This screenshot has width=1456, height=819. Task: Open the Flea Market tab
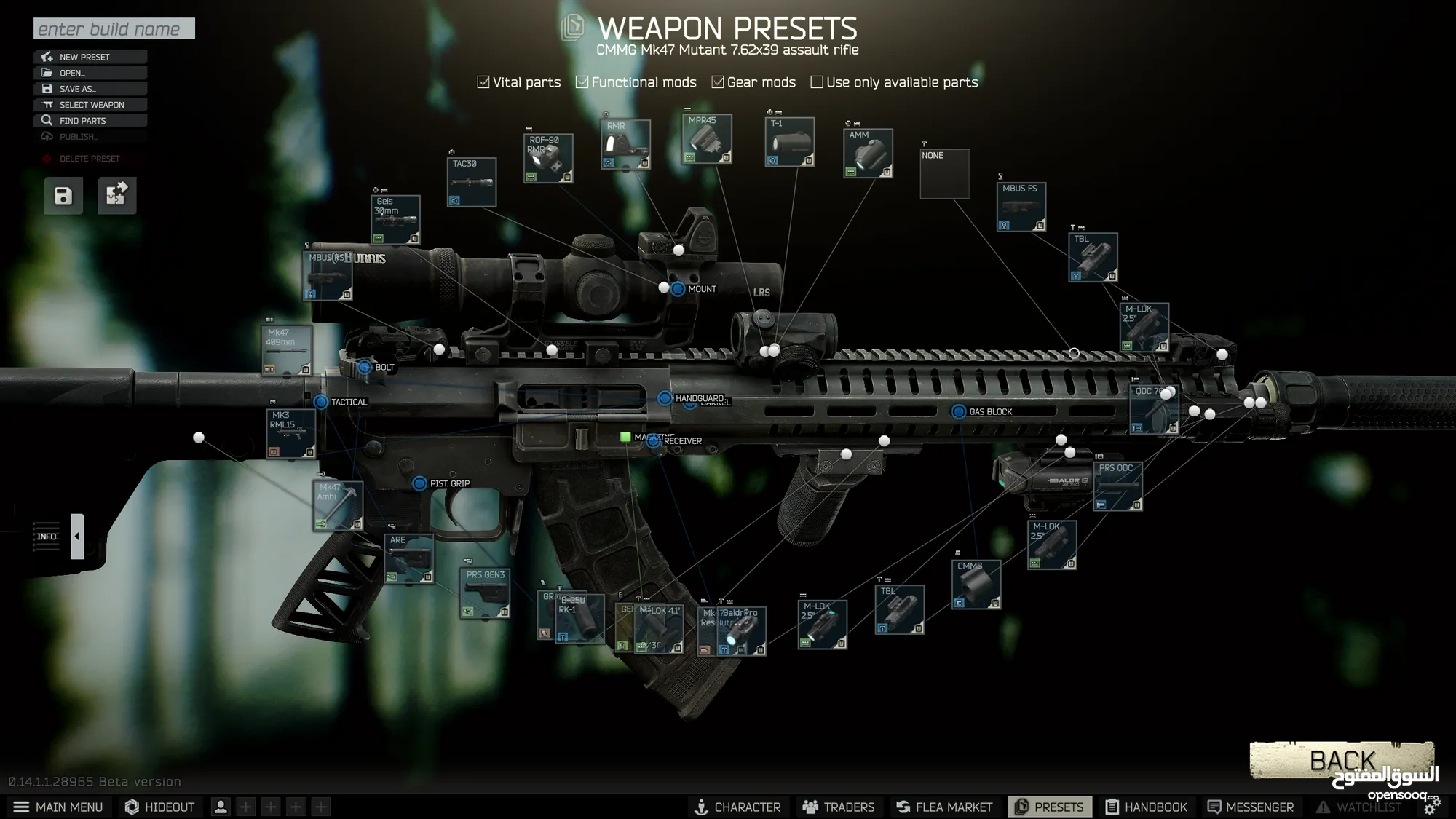(x=944, y=807)
